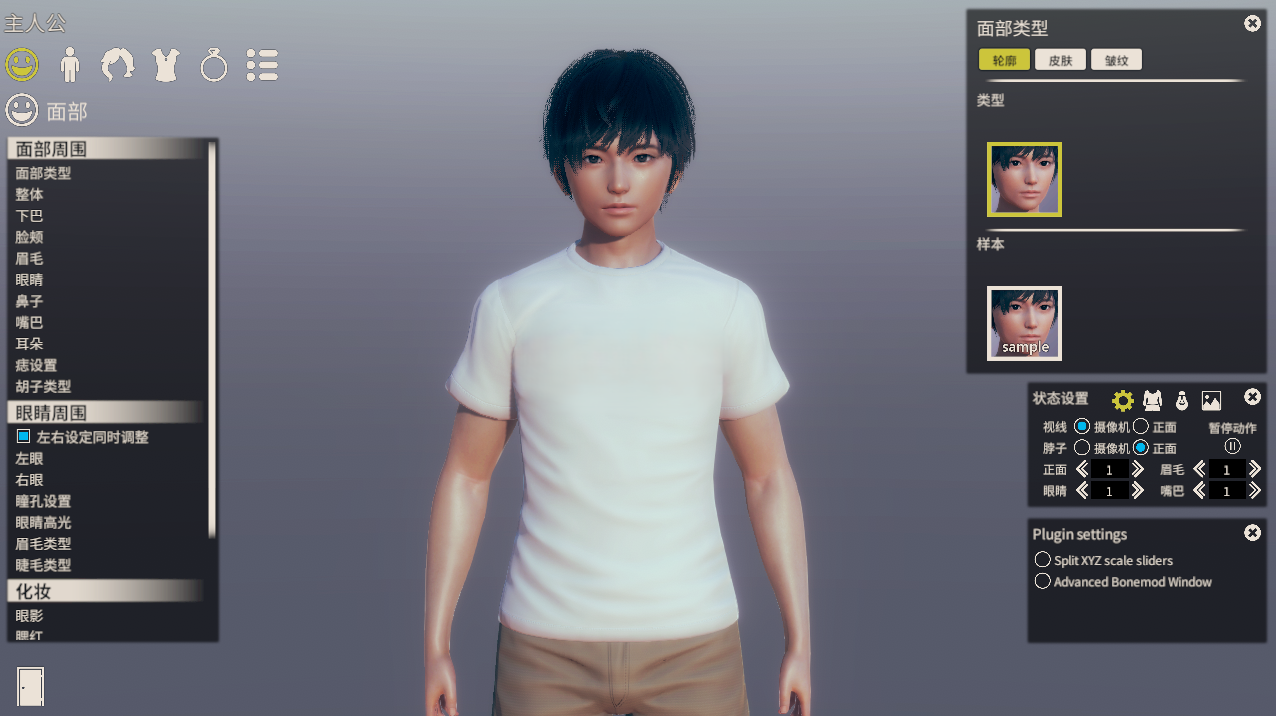This screenshot has width=1276, height=716.
Task: Click the exit door icon
Action: [31, 686]
